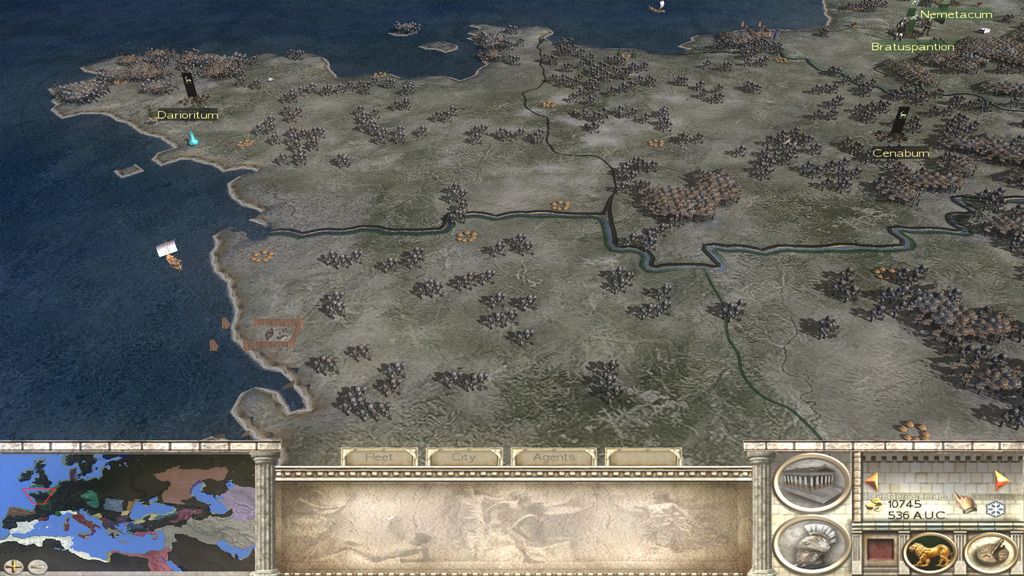This screenshot has width=1024, height=576.
Task: Click the red square panel button
Action: [x=879, y=552]
